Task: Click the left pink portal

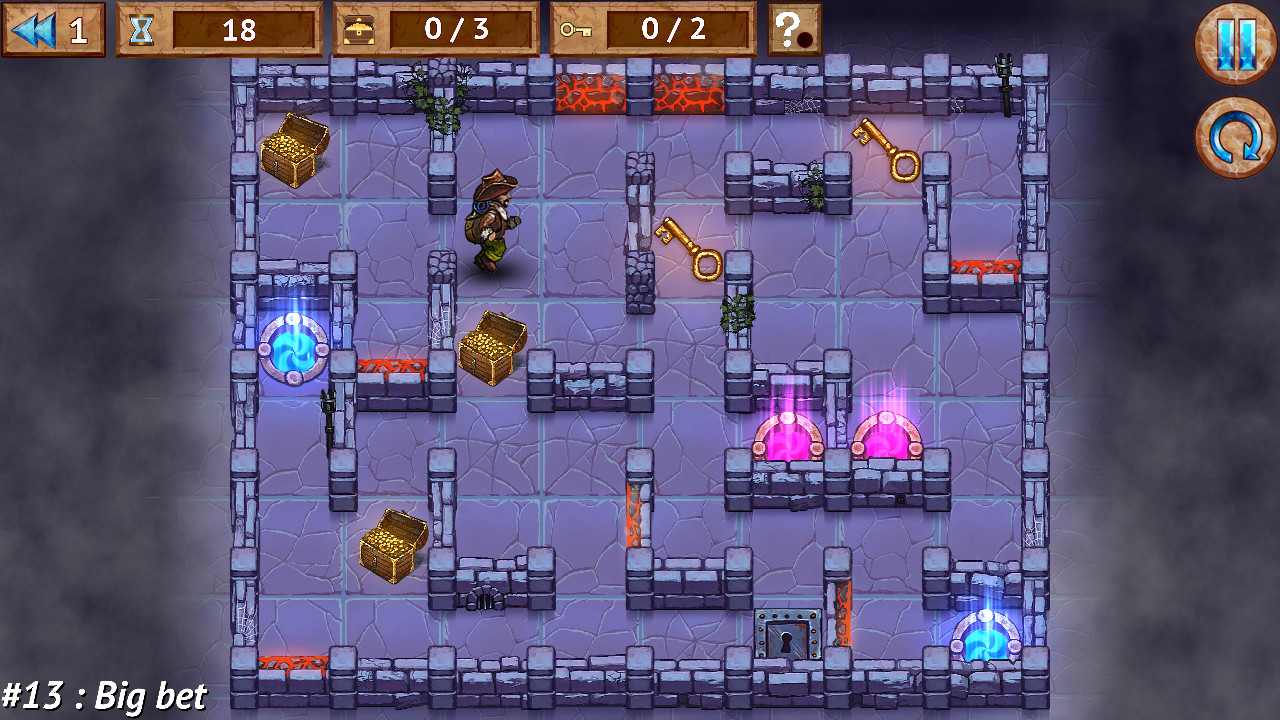Action: pyautogui.click(x=785, y=440)
